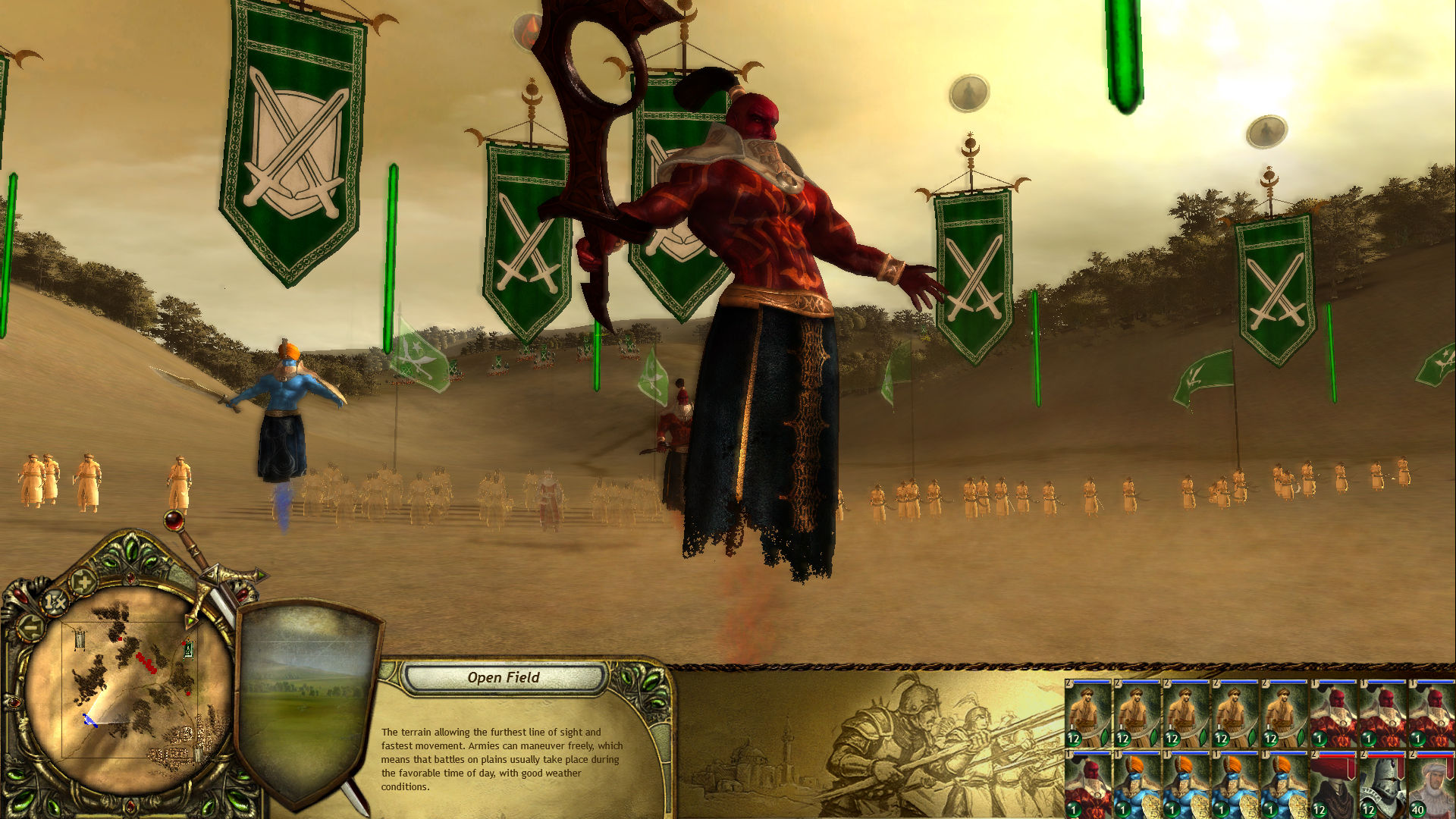Select the red-hooded unit card showing 12

[1332, 790]
